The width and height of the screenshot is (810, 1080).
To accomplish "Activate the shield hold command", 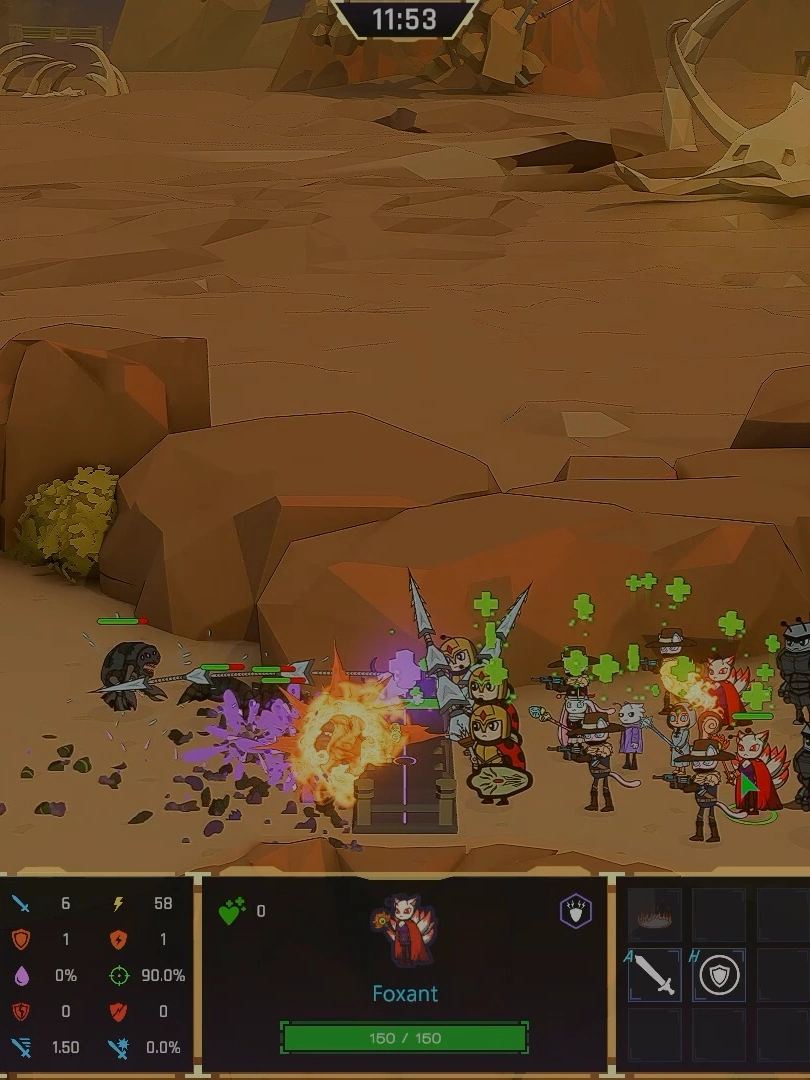I will pyautogui.click(x=719, y=975).
